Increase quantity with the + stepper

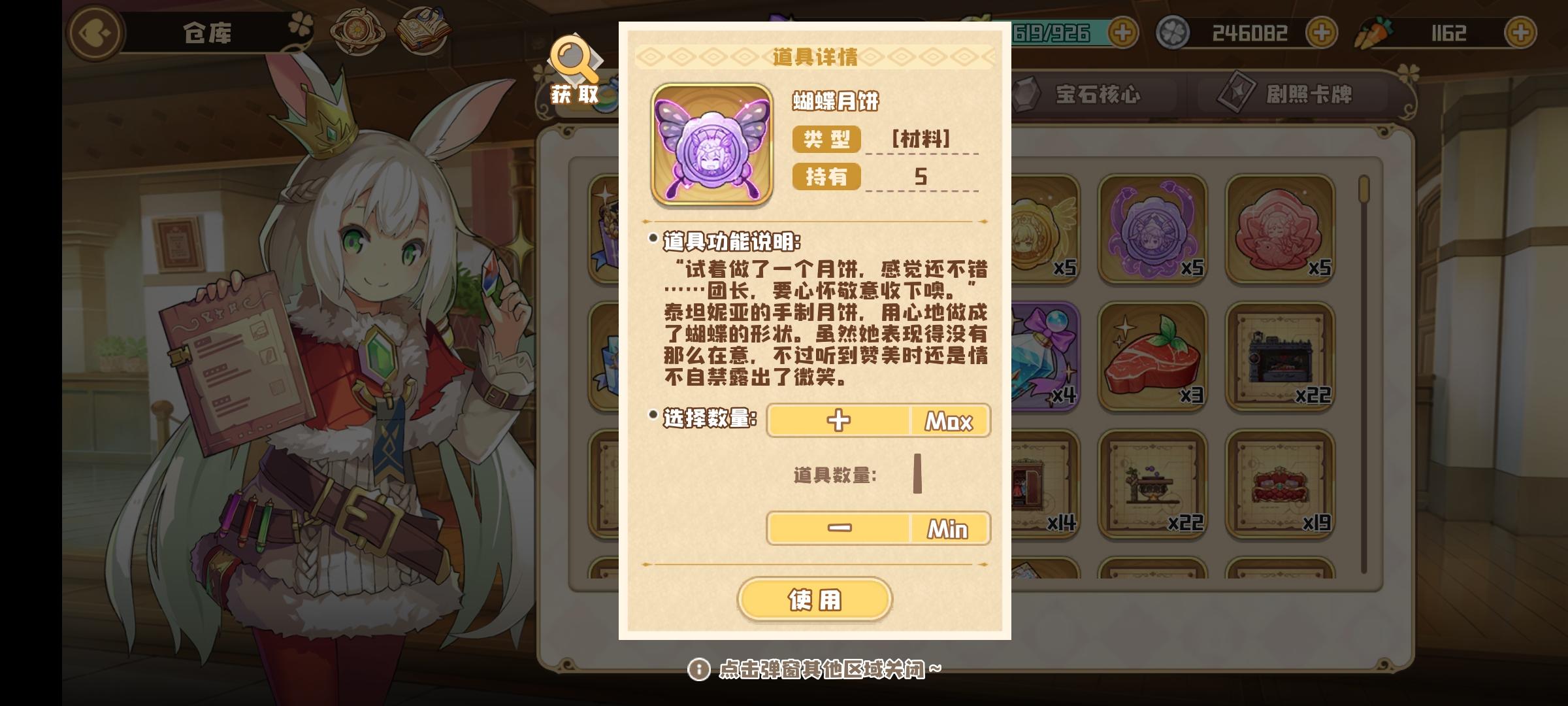pyautogui.click(x=838, y=421)
